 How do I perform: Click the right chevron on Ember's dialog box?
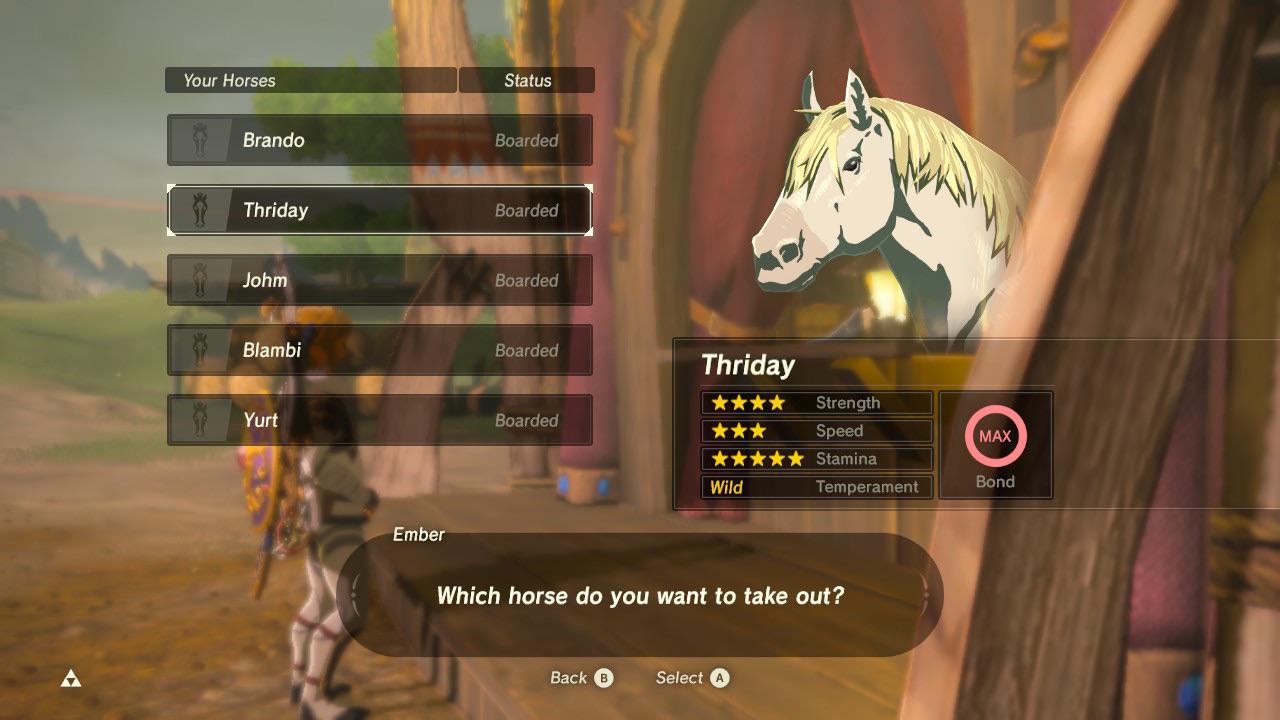925,594
